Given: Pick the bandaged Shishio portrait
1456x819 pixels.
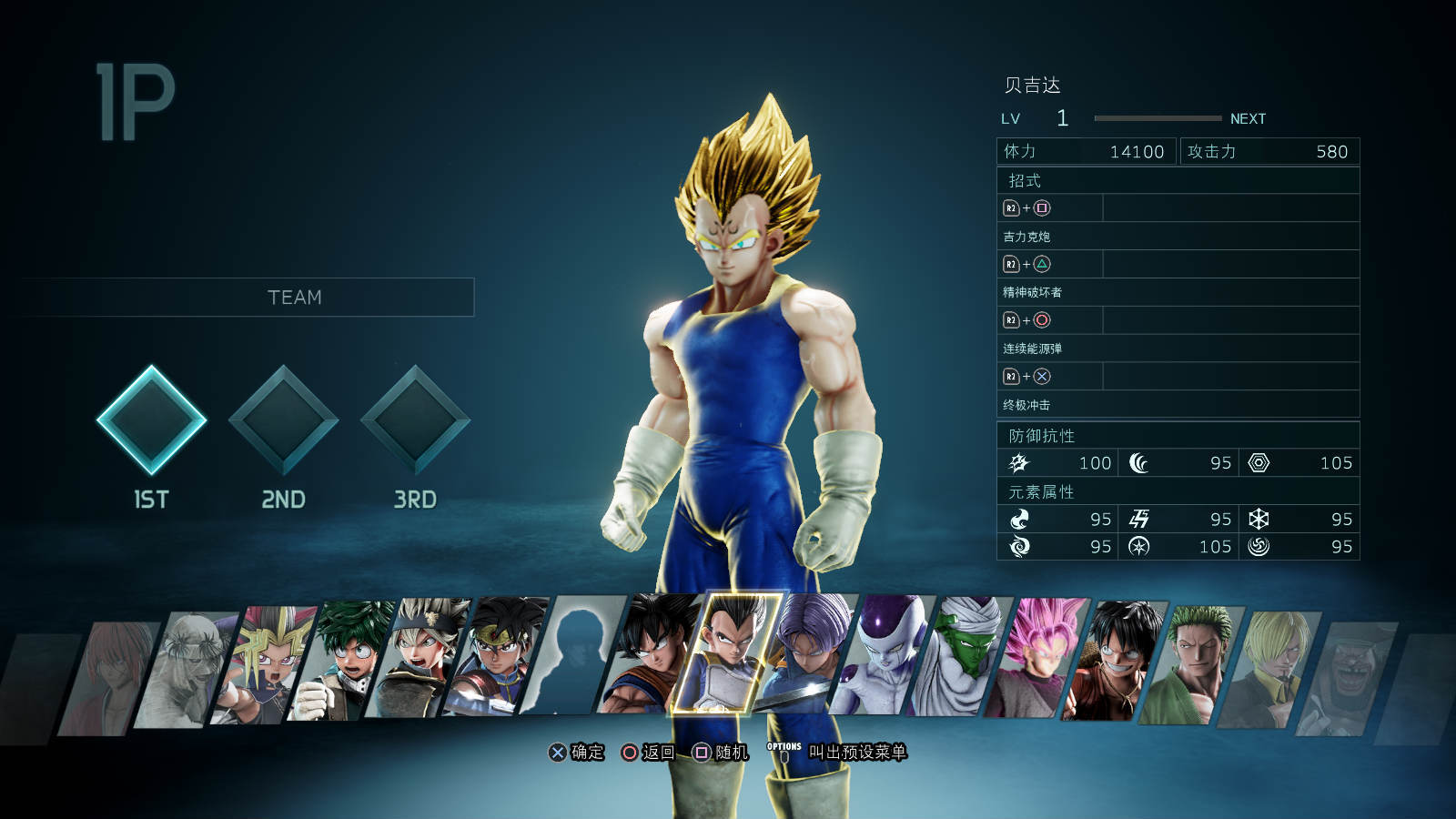Looking at the screenshot, I should pyautogui.click(x=187, y=669).
